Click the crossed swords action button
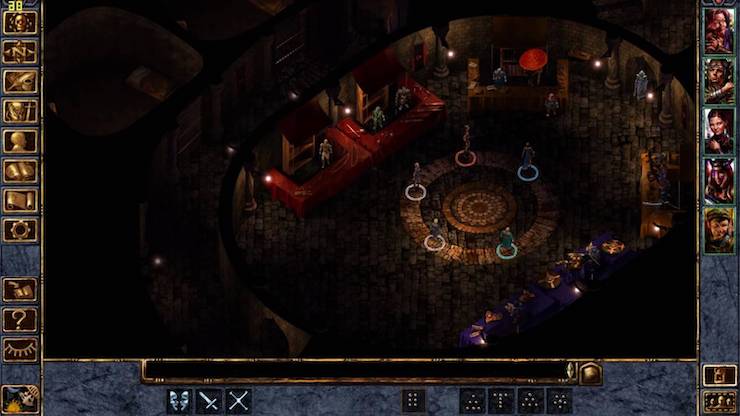The height and width of the screenshot is (416, 740). pos(238,401)
